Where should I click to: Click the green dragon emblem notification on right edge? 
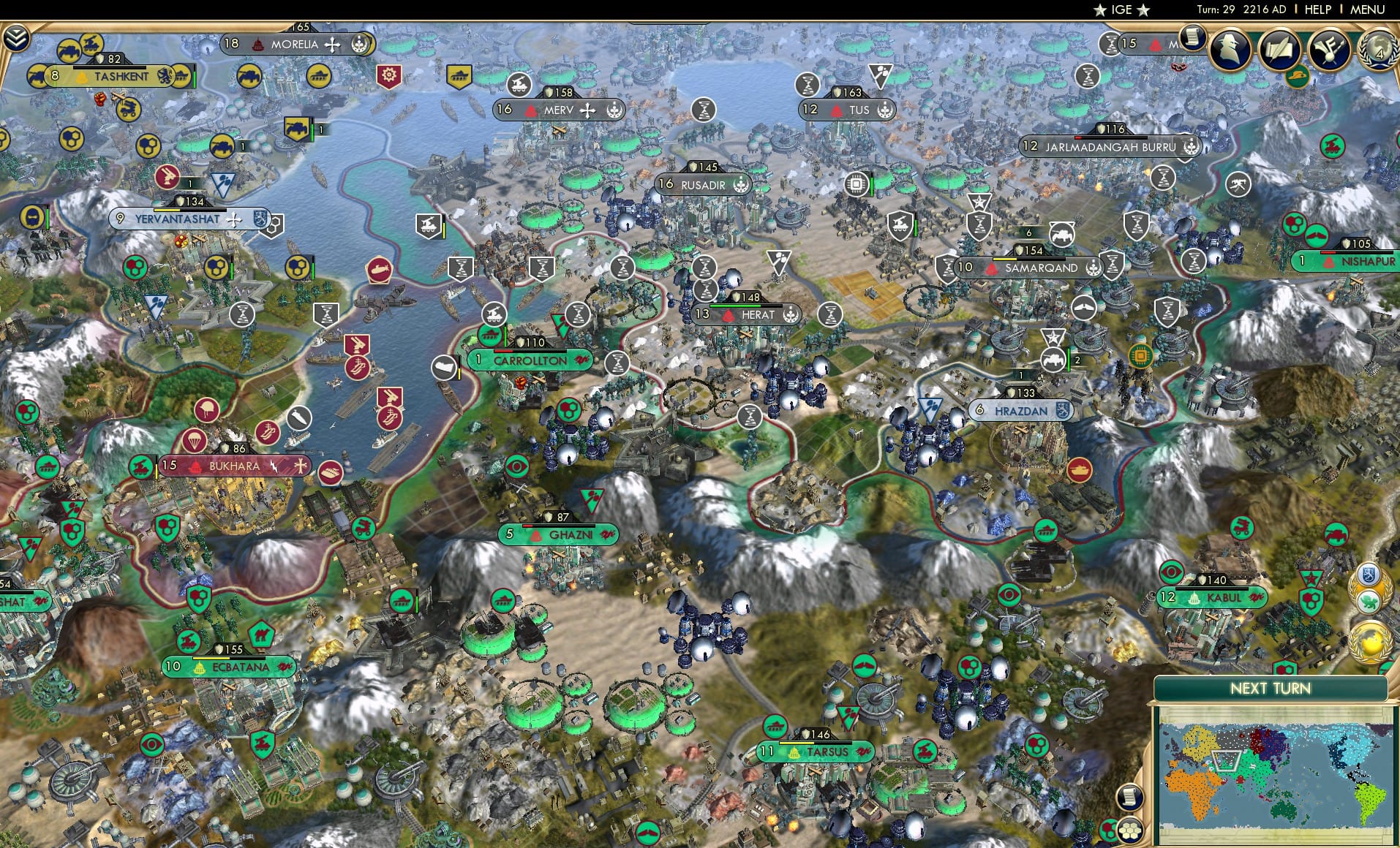coord(1369,602)
